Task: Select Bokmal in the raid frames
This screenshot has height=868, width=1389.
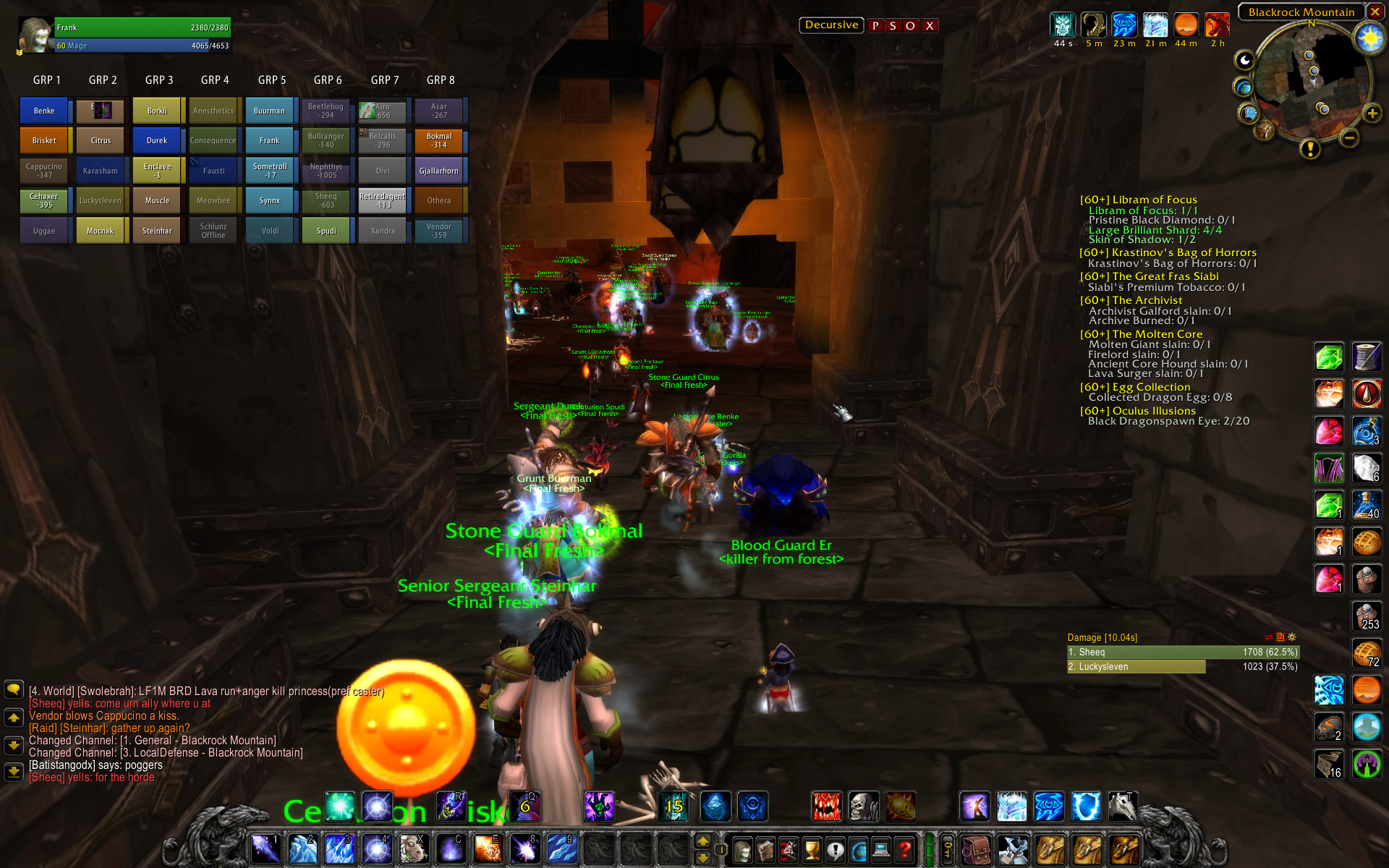Action: pyautogui.click(x=438, y=140)
